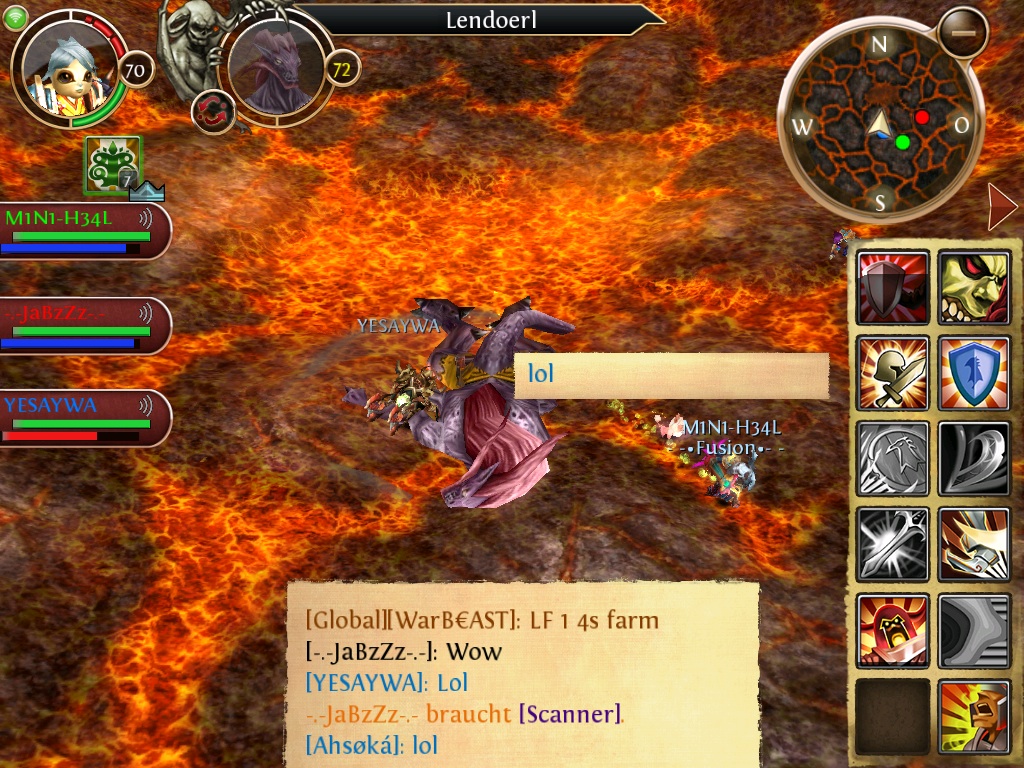Activate the screaming warrior skill

[x=973, y=715]
